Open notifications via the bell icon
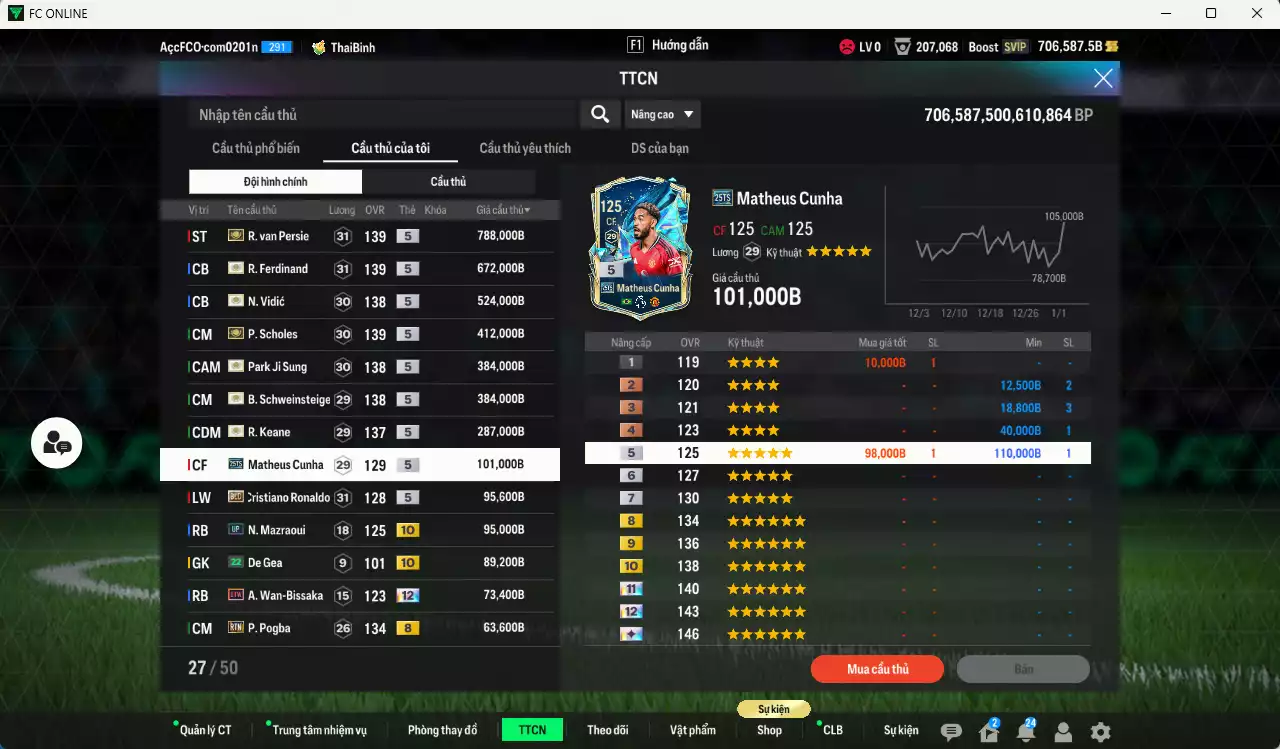The height and width of the screenshot is (749, 1280). pyautogui.click(x=1026, y=731)
